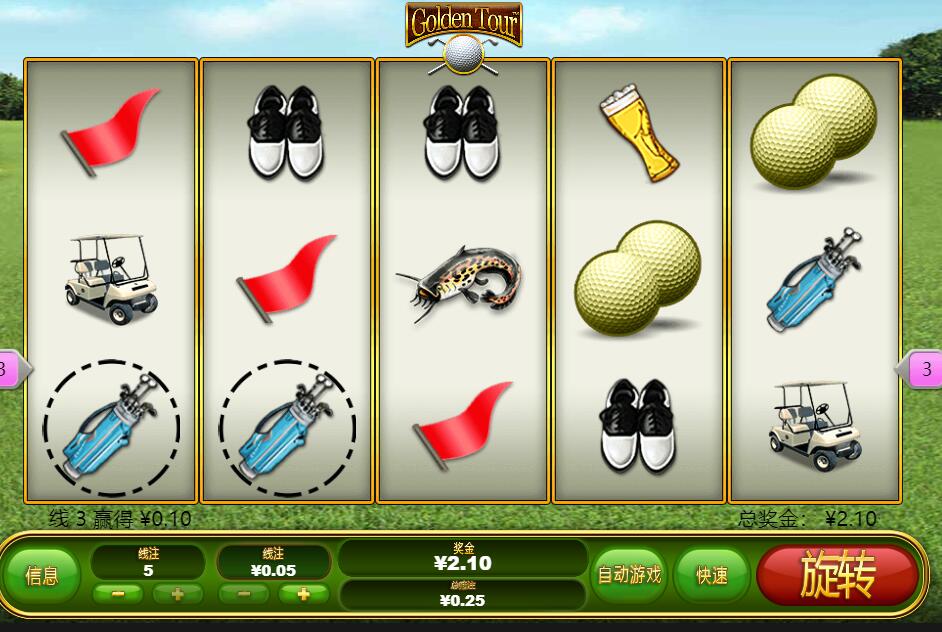Raise the ¥0.05 line bet with plus

[304, 594]
